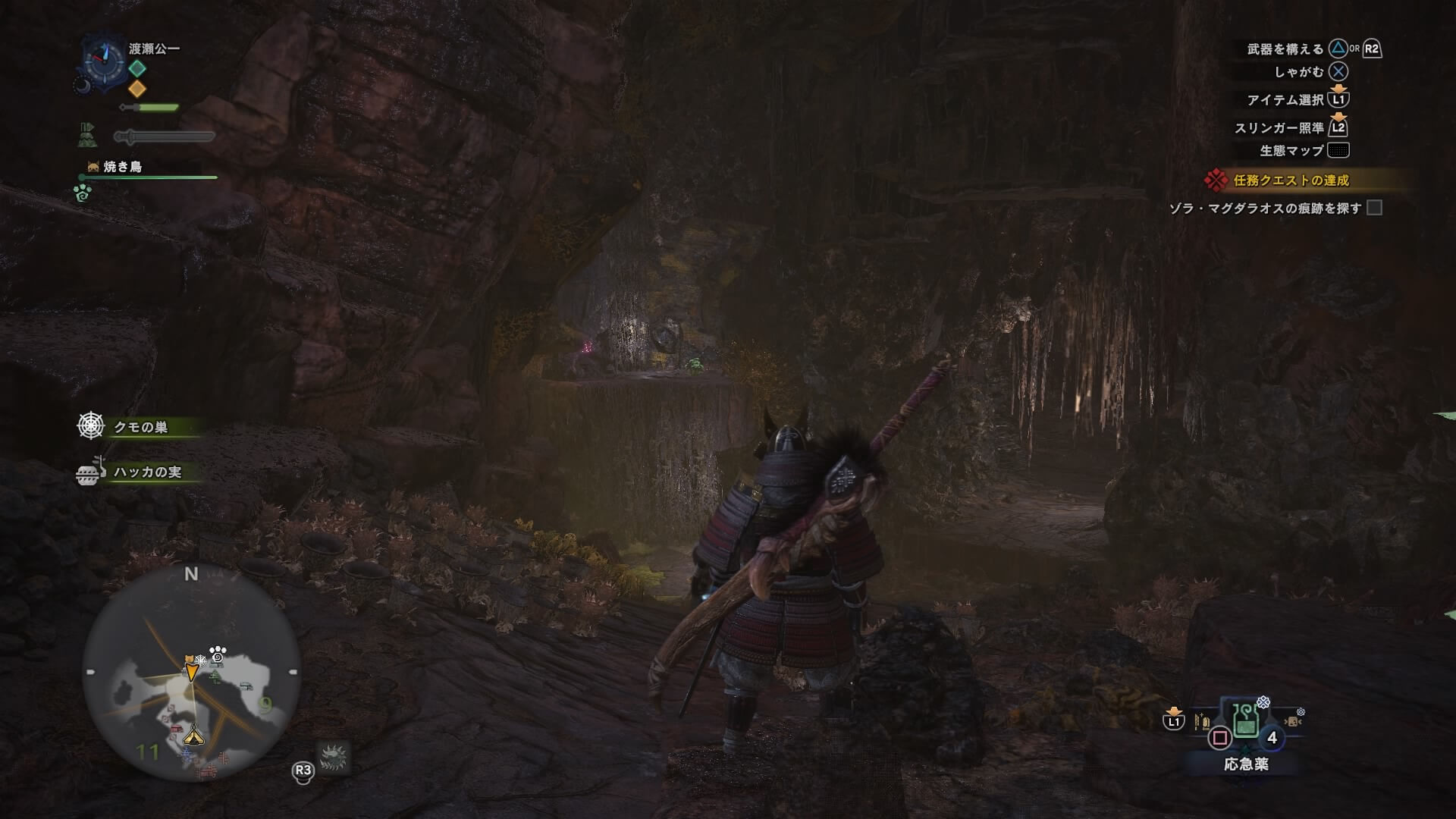
Task: Choose the クモの巣 gathering entry
Action: point(140,427)
